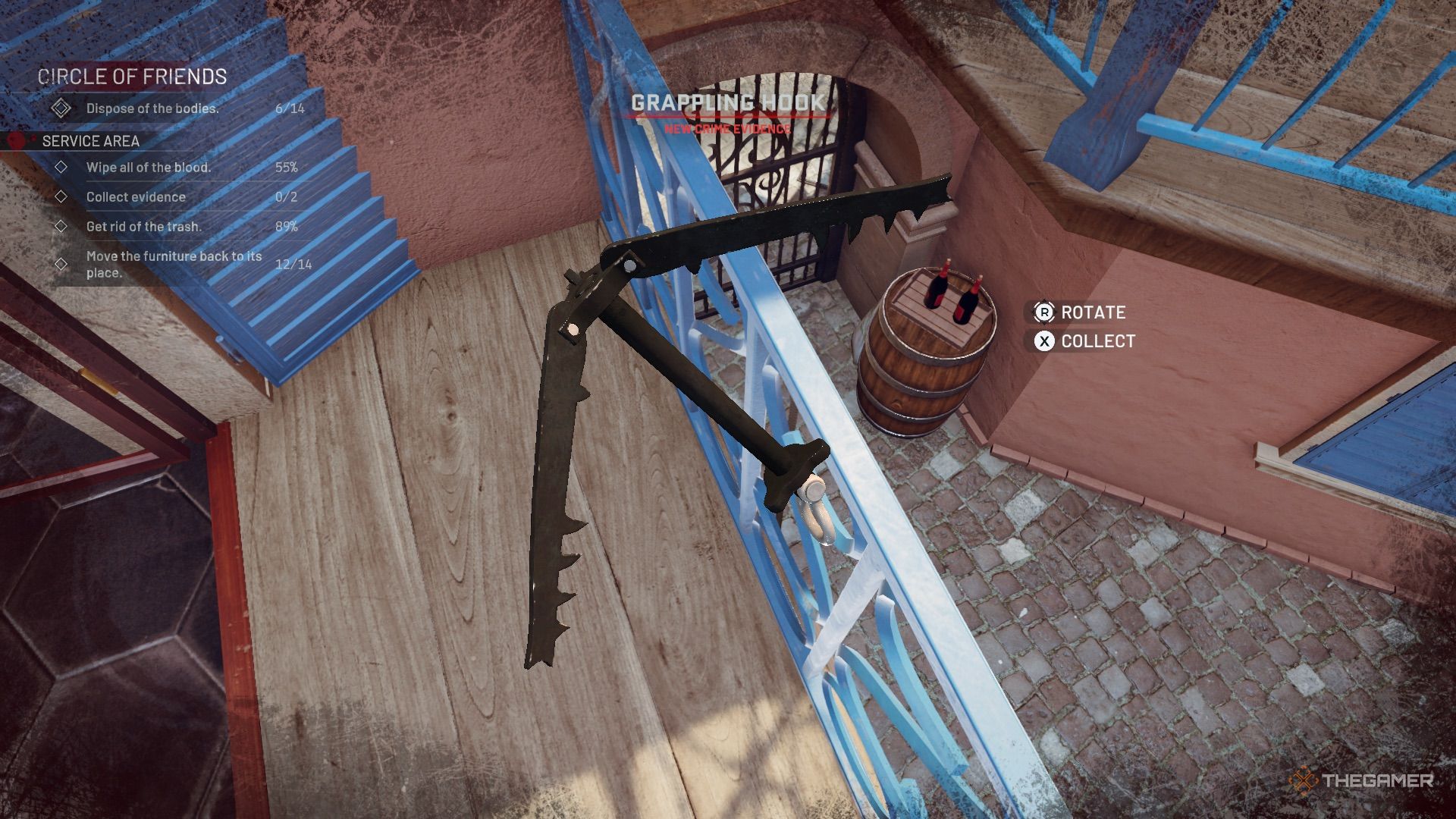Choose the Get rid of the trash objective
This screenshot has width=1456, height=819.
click(144, 227)
